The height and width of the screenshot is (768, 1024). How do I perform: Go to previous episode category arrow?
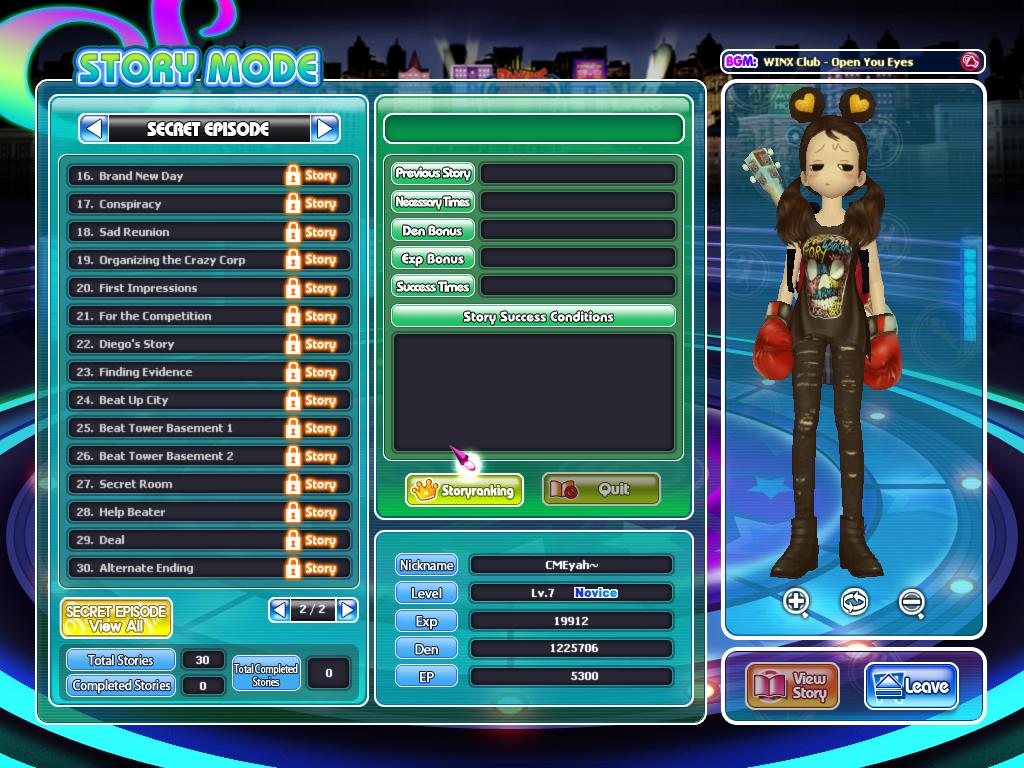tap(94, 128)
